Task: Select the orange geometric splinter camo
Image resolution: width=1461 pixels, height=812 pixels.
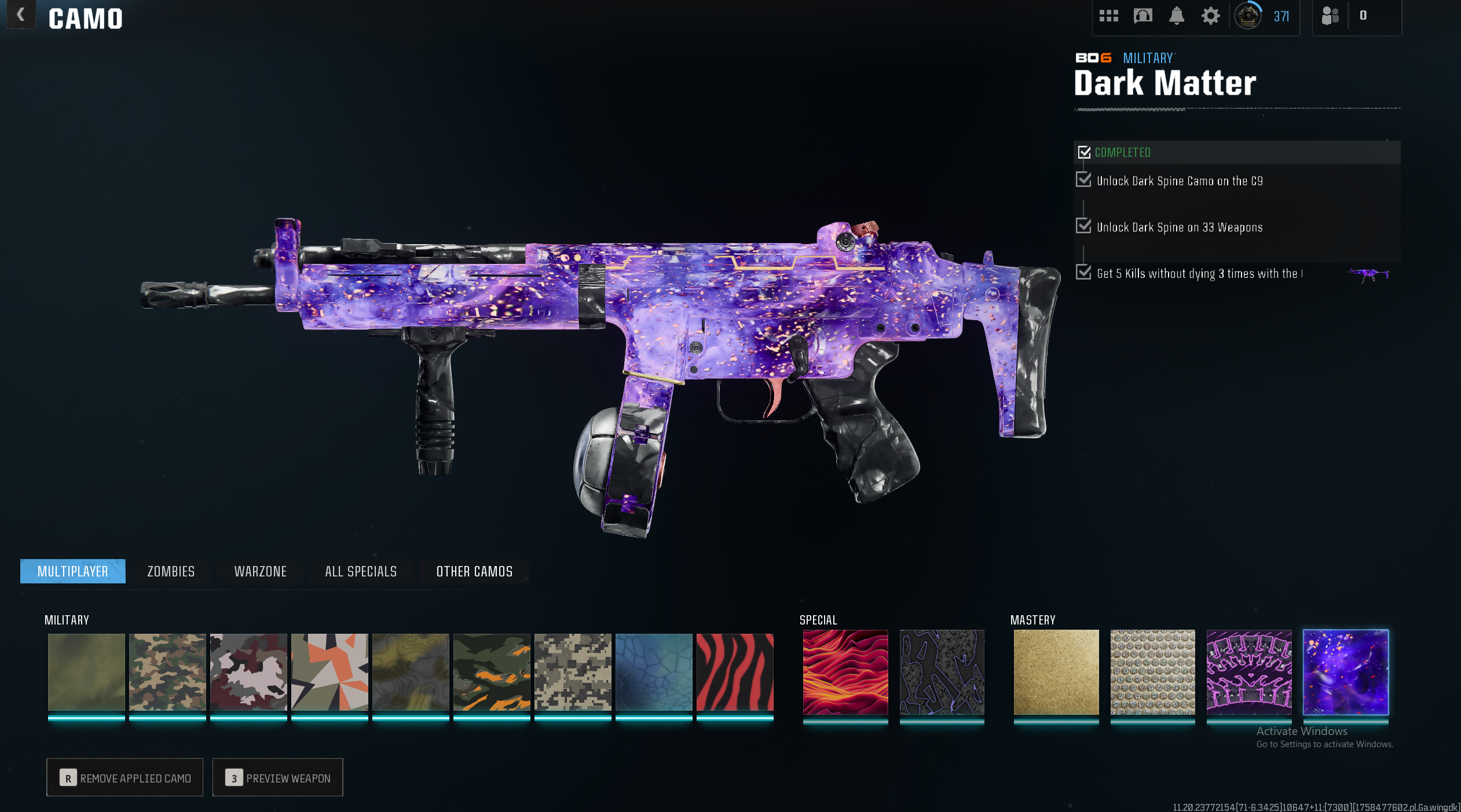Action: click(x=329, y=672)
